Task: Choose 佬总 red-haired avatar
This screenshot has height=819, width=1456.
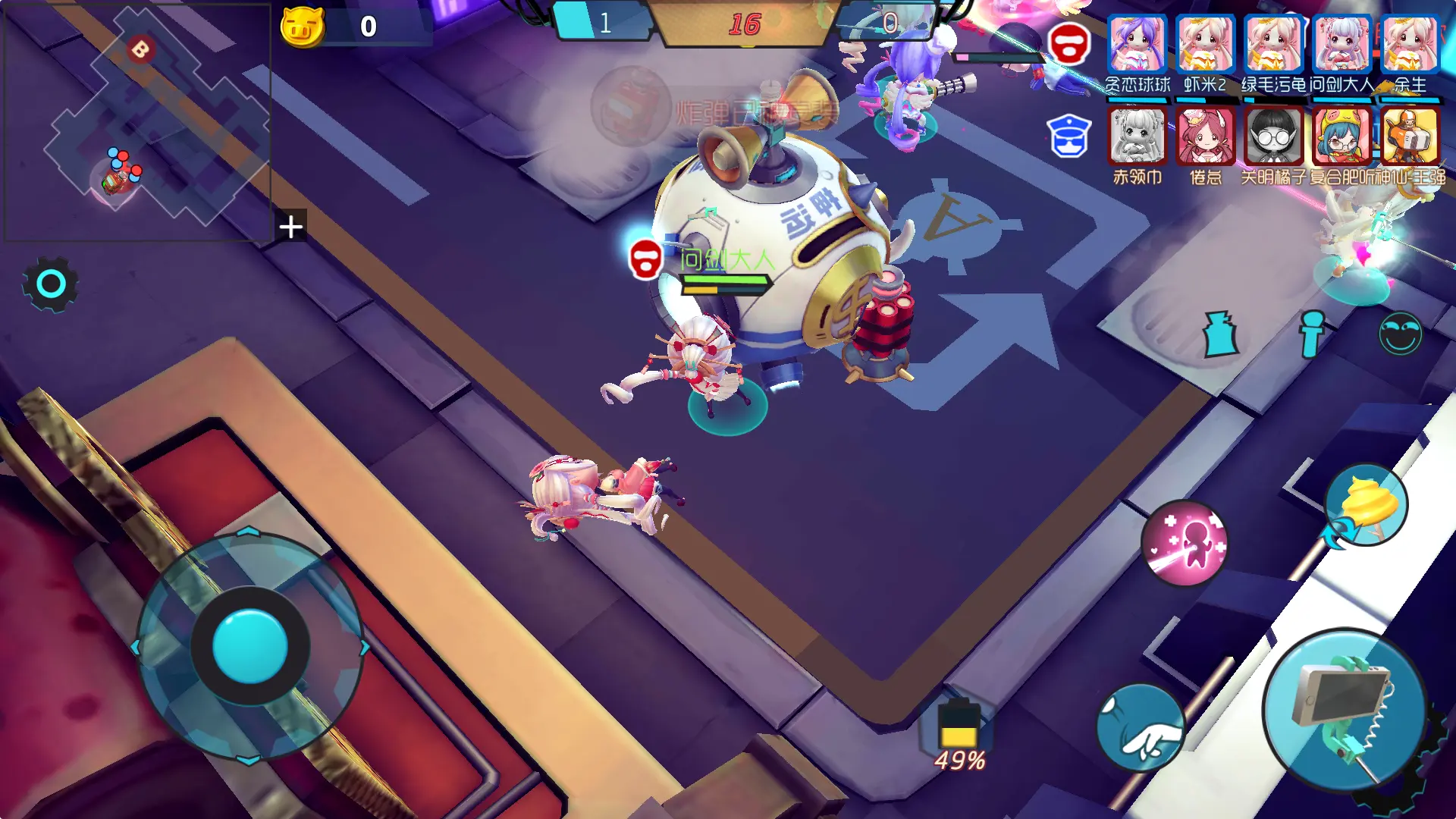Action: (x=1205, y=136)
